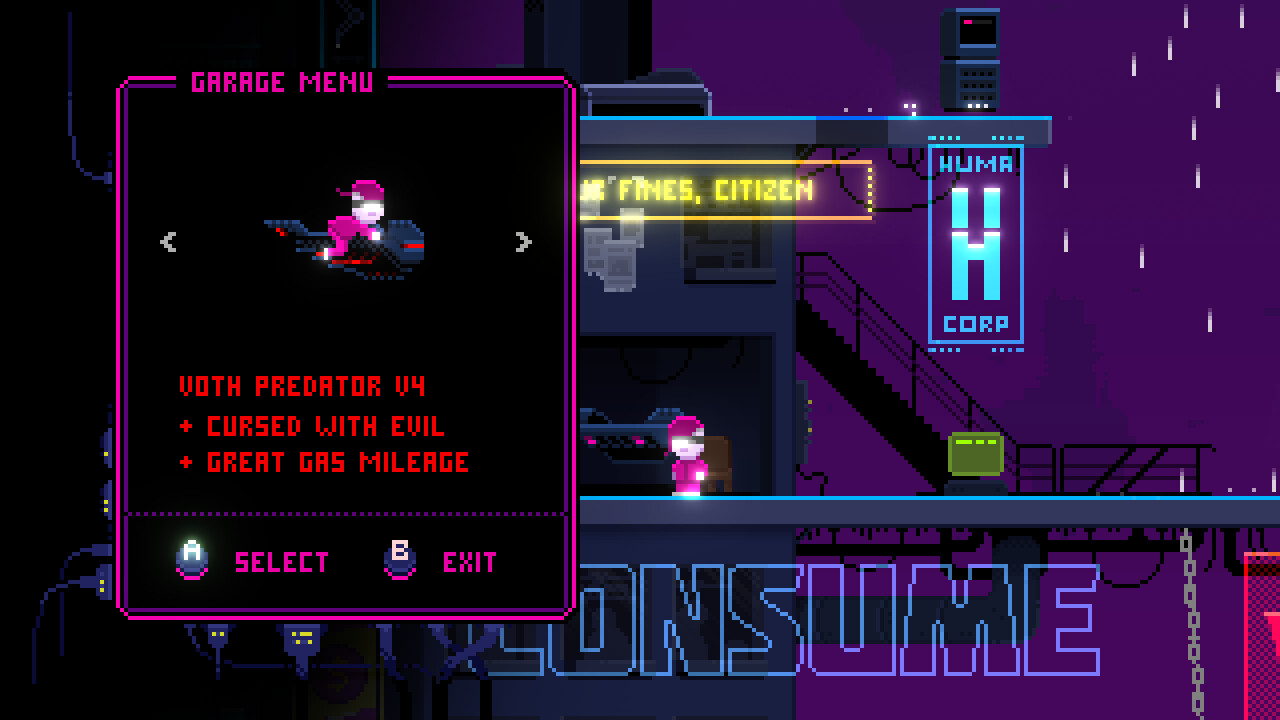The width and height of the screenshot is (1280, 720).
Task: Select the left arrow for previous vehicle
Action: click(x=168, y=241)
